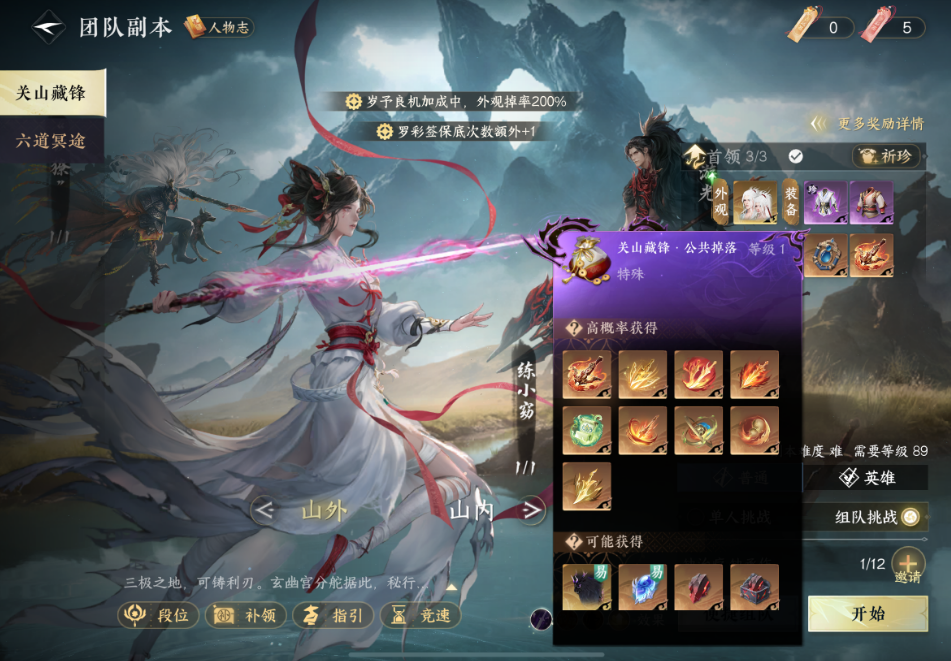Toggle the 组队挑战 team challenge option

[x=909, y=517]
